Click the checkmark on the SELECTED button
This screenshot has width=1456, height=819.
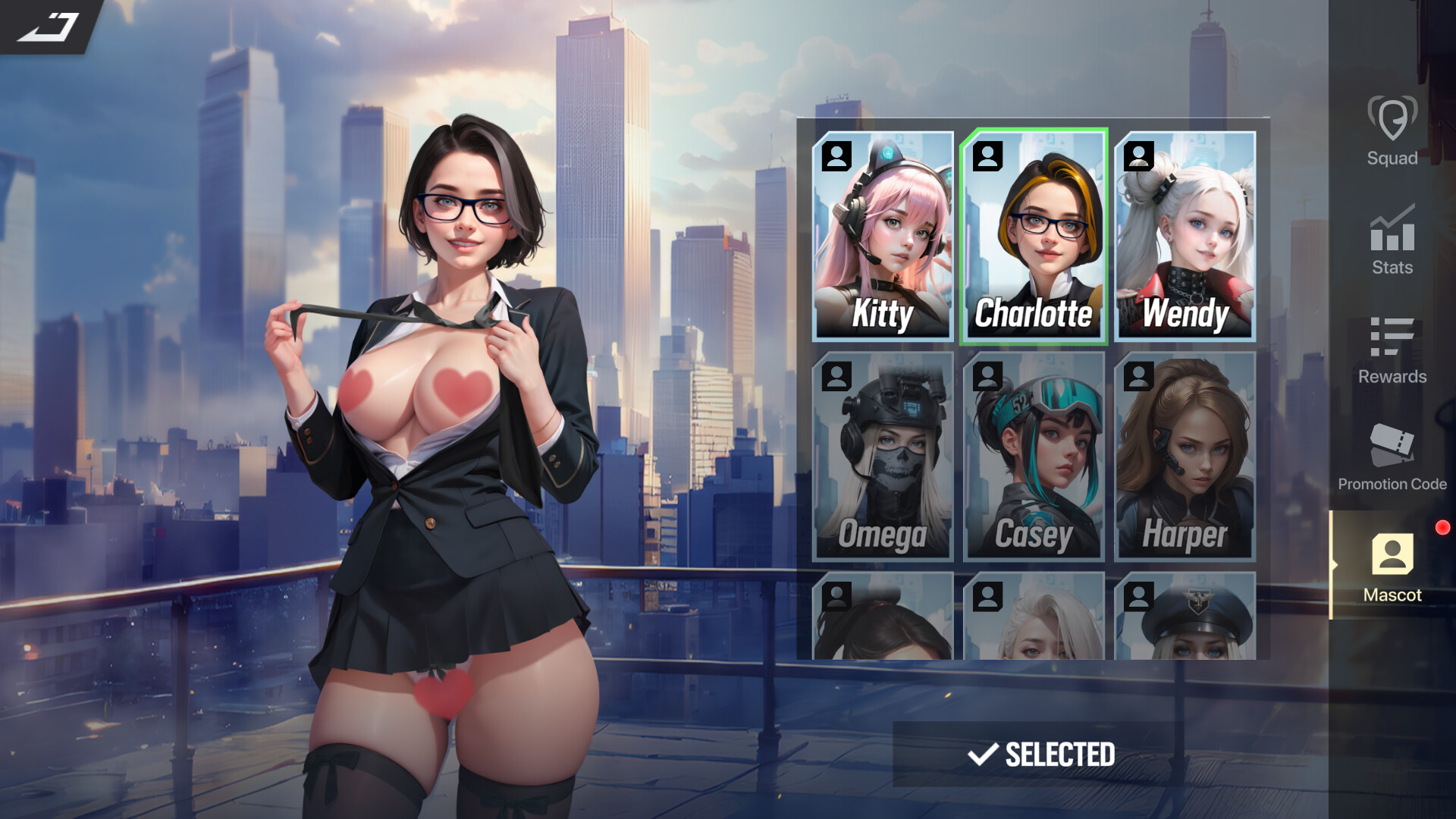[x=983, y=755]
